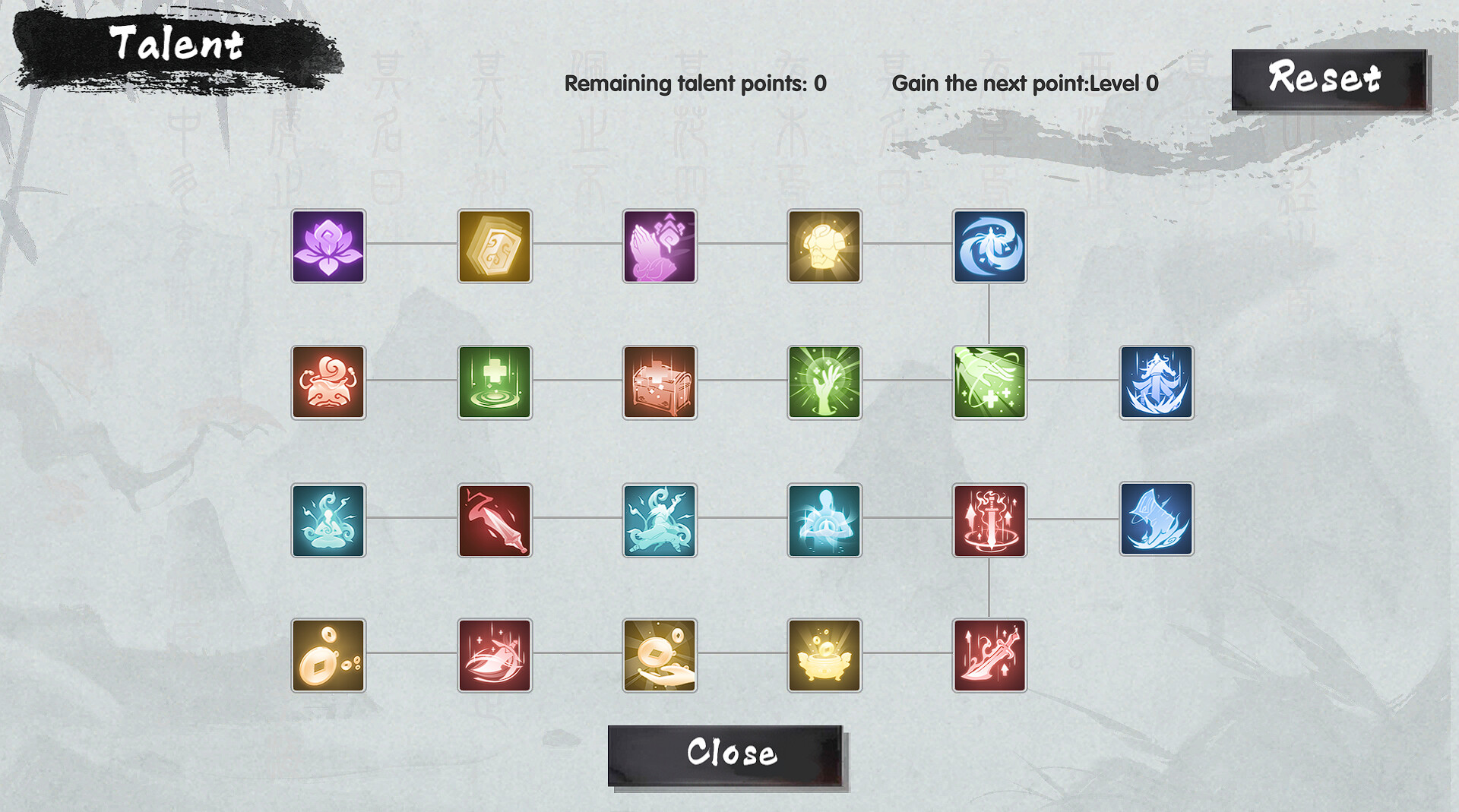Screen dimensions: 1459x812
Task: Select the green glowing hand talent
Action: tap(824, 382)
